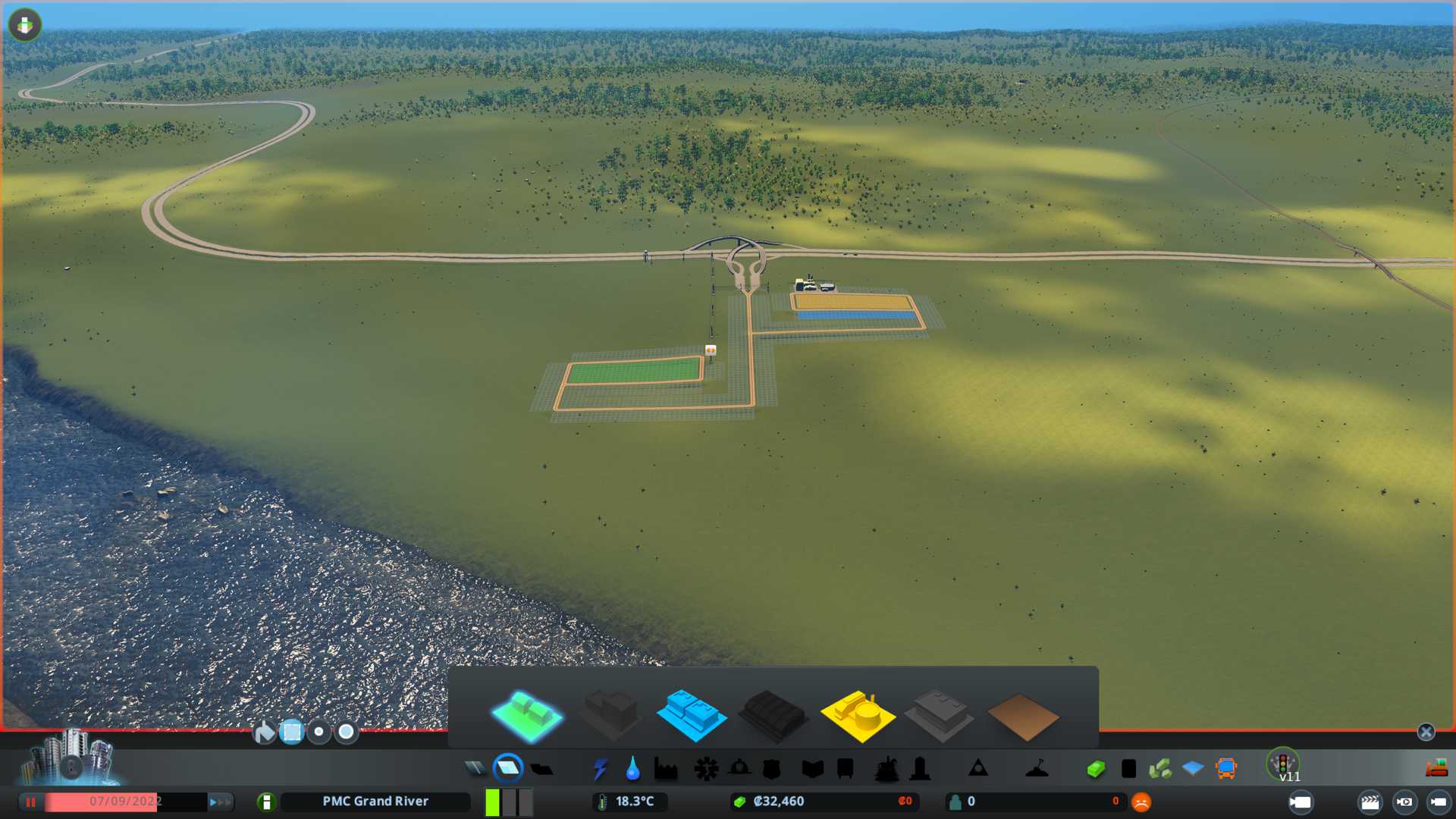This screenshot has width=1456, height=819.
Task: Click the unhappy face happiness icon
Action: 1141,802
